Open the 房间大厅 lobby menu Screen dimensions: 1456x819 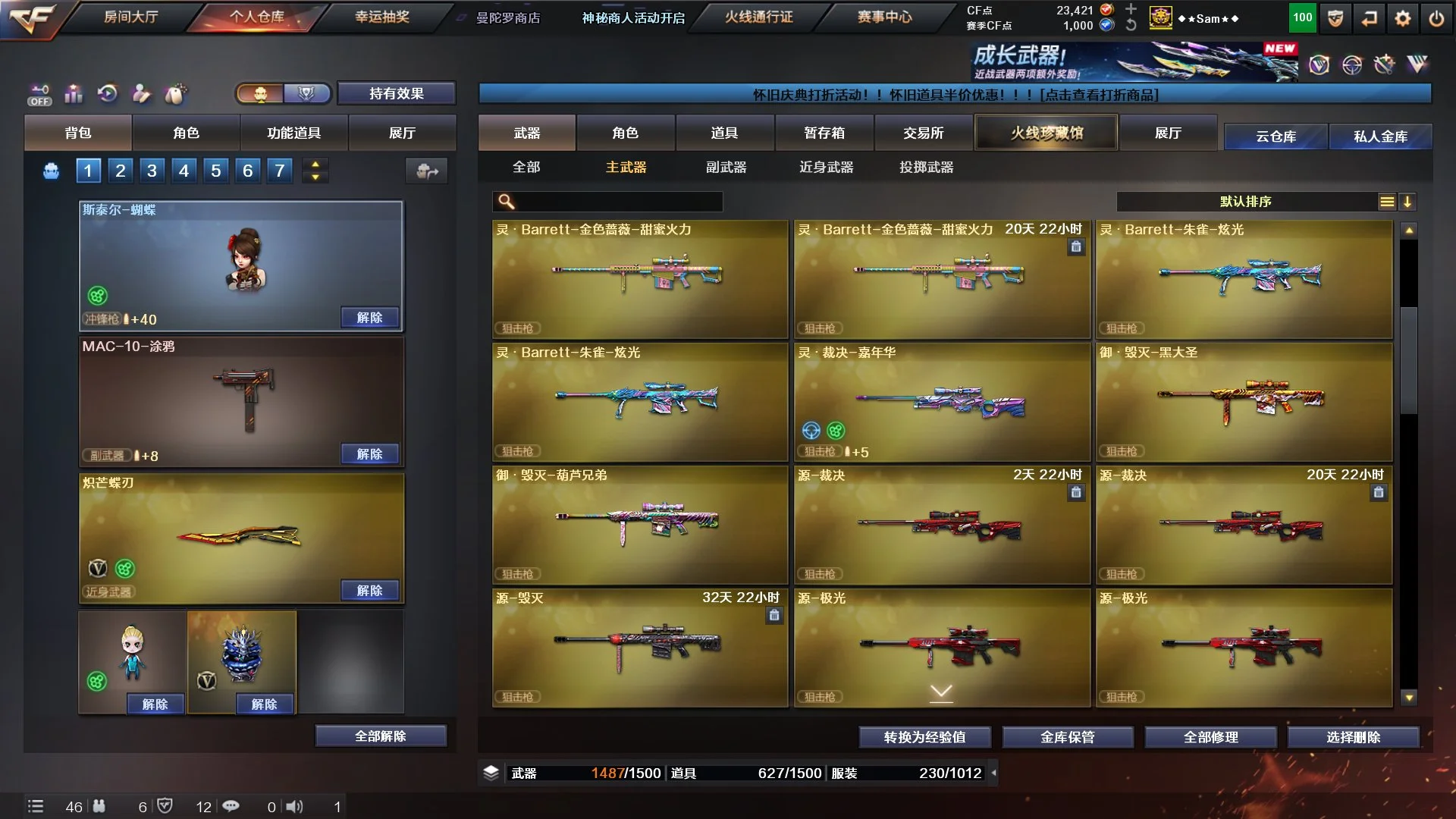pyautogui.click(x=130, y=17)
